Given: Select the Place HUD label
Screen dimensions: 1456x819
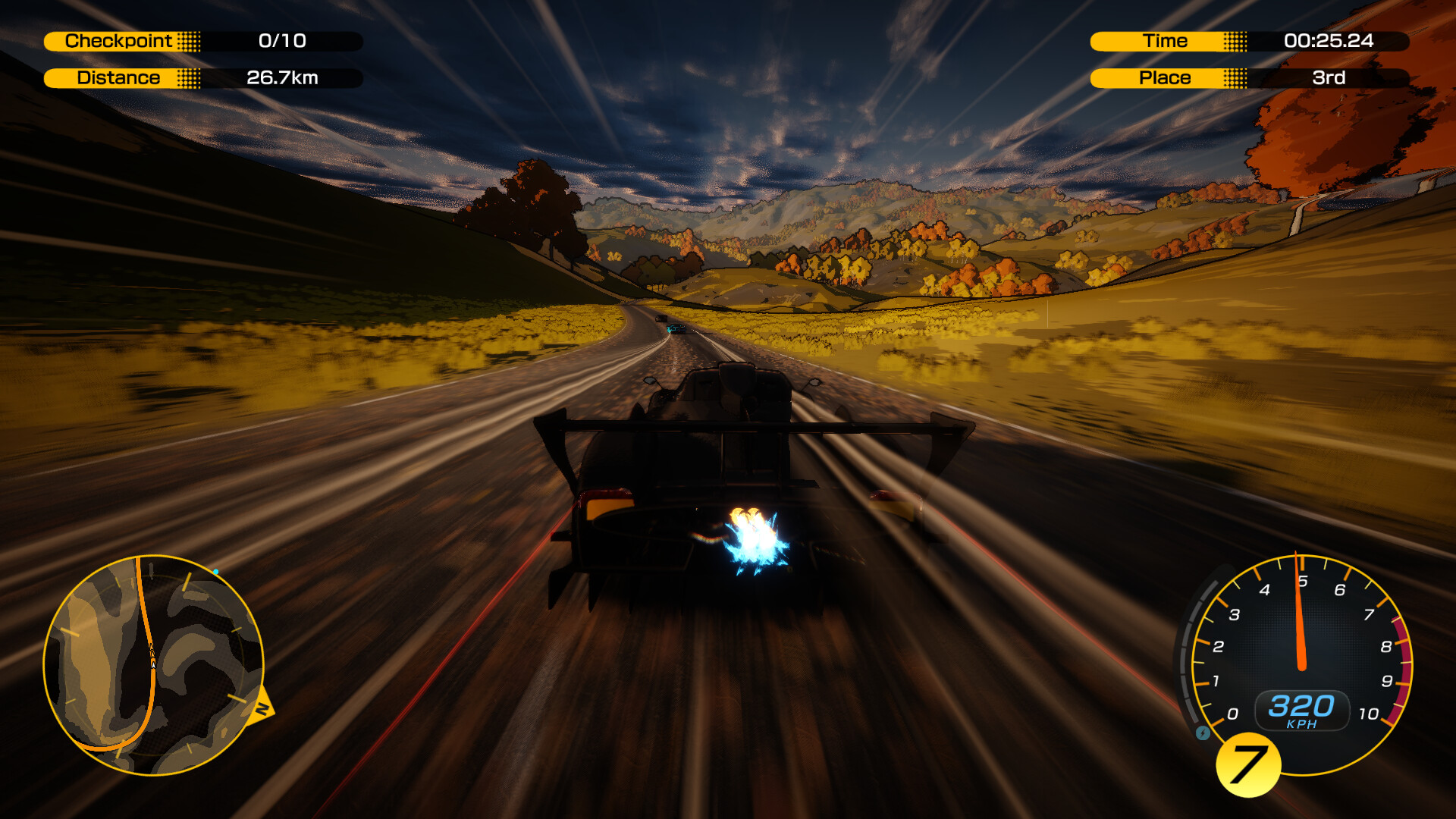Looking at the screenshot, I should point(1166,77).
